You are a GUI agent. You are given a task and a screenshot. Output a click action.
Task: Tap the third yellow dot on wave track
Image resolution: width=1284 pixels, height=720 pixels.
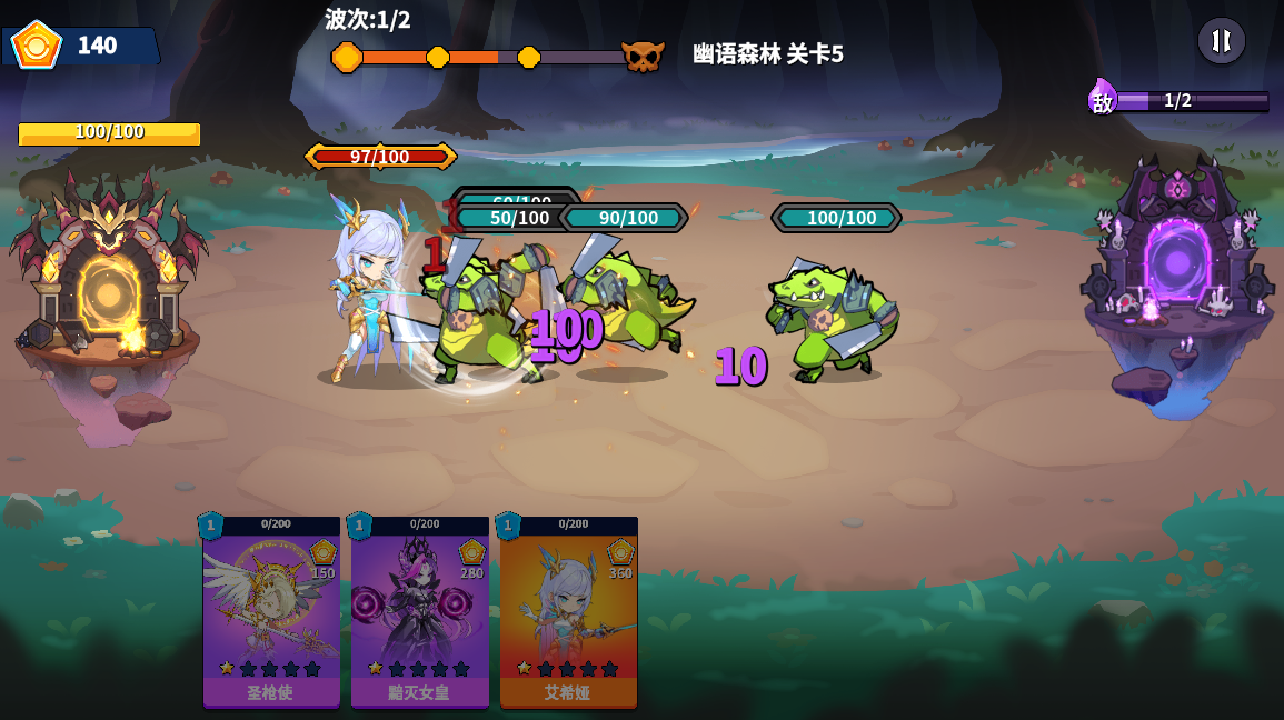528,58
